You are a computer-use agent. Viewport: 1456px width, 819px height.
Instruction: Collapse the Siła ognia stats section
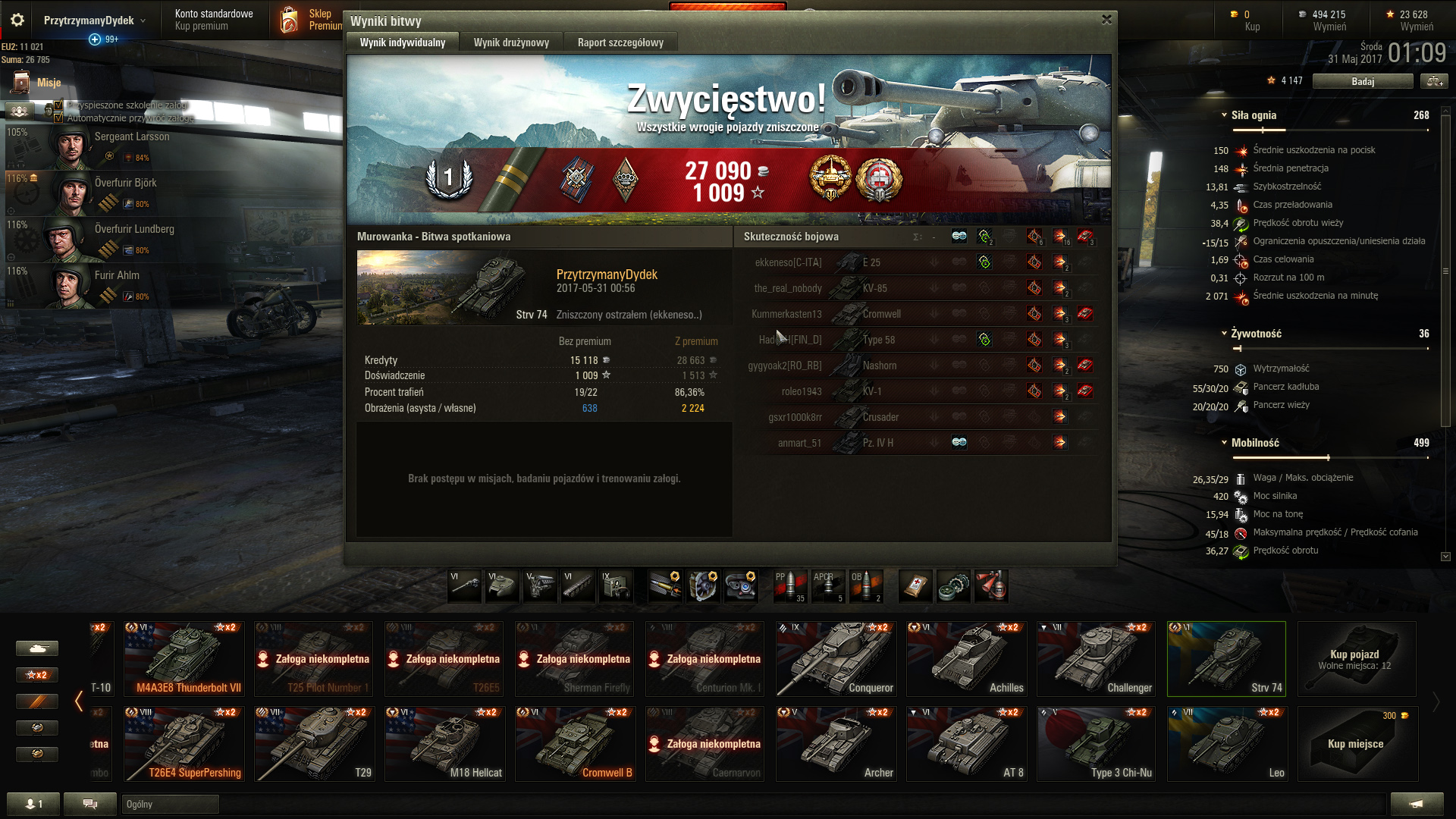point(1224,115)
